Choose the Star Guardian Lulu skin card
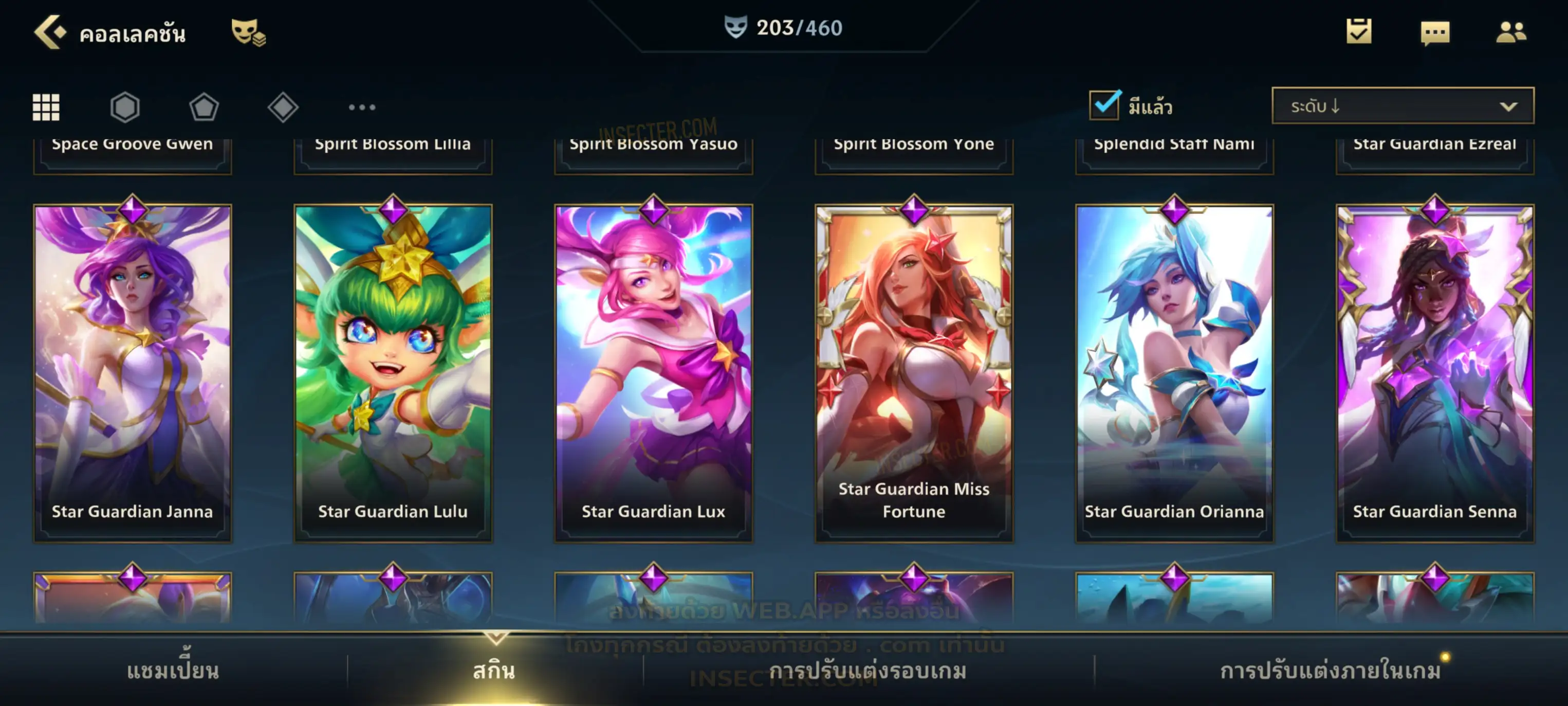The image size is (1568, 706). (393, 373)
